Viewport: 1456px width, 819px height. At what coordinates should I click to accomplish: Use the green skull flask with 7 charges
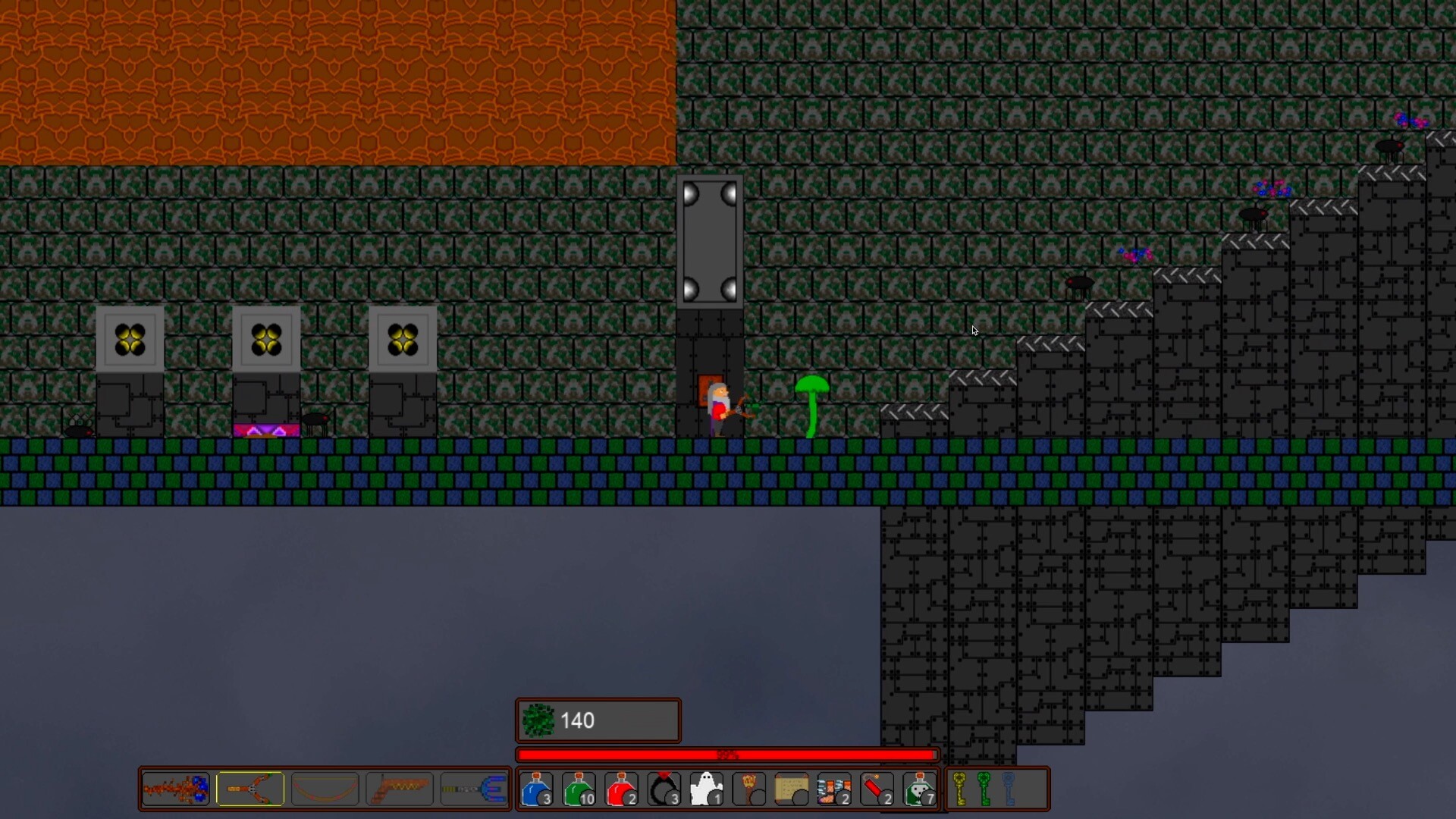[x=919, y=789]
